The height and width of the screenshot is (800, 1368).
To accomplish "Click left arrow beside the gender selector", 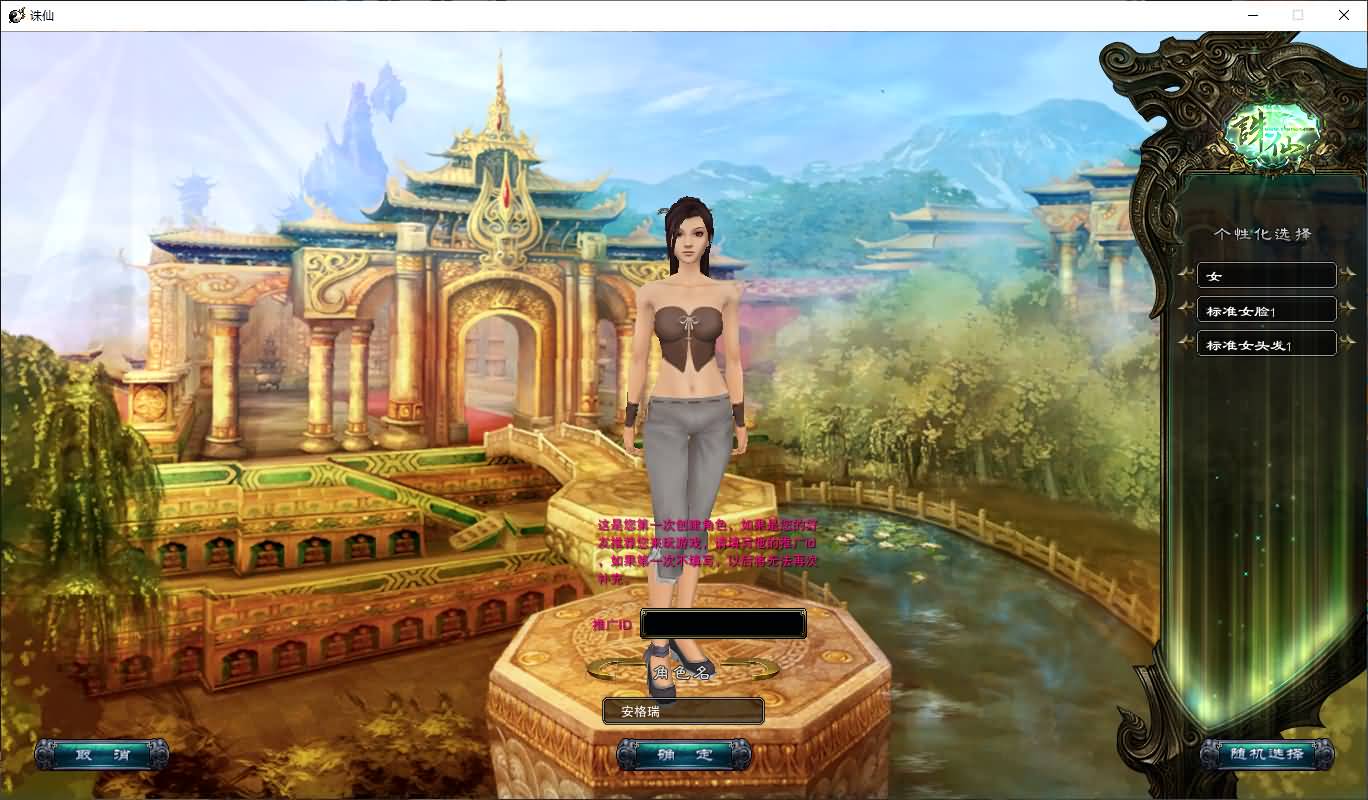I will 1185,275.
